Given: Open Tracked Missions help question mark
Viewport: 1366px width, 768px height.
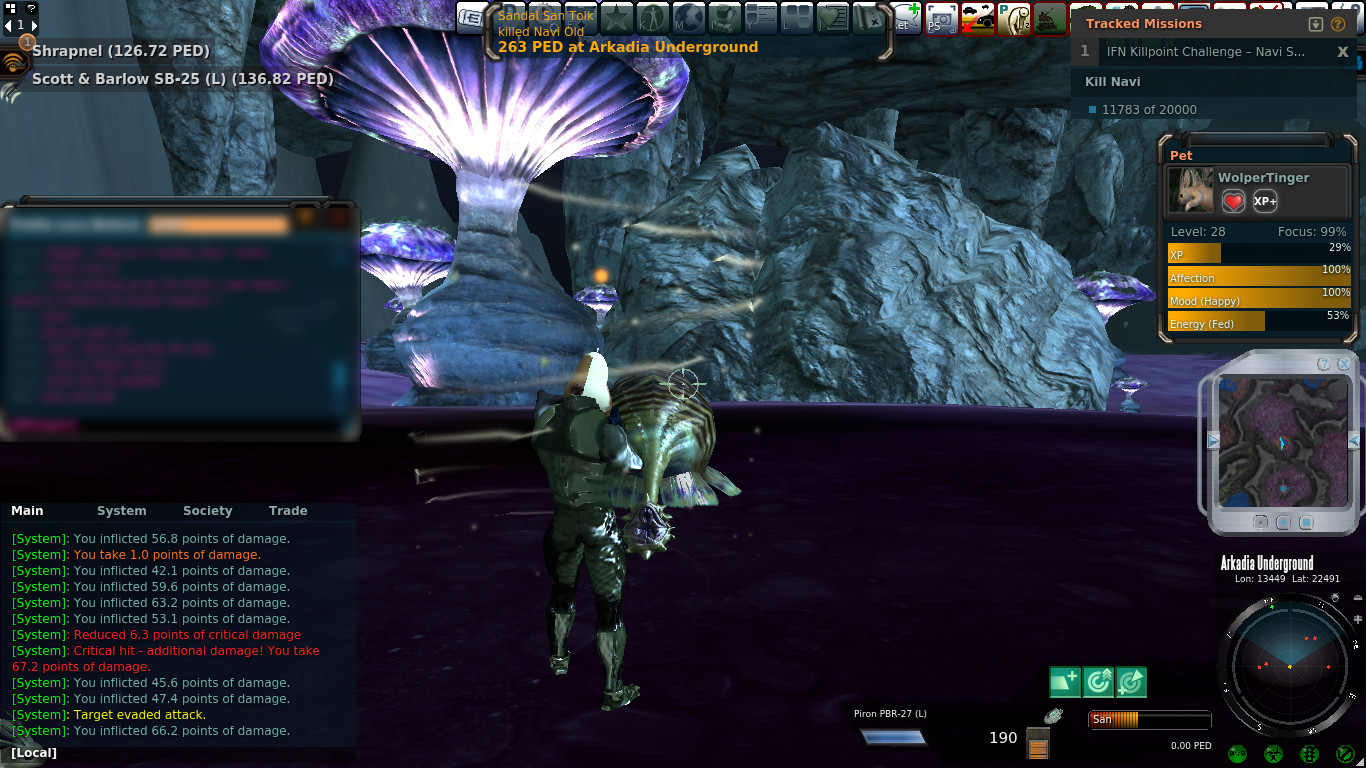Looking at the screenshot, I should click(1338, 24).
